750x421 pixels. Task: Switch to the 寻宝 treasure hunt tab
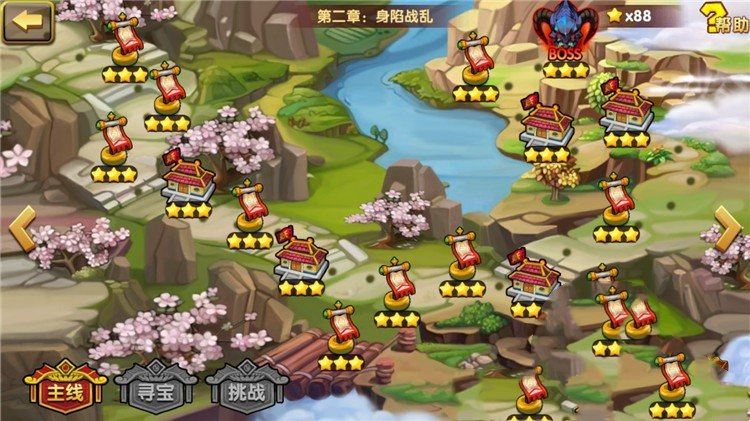[152, 388]
